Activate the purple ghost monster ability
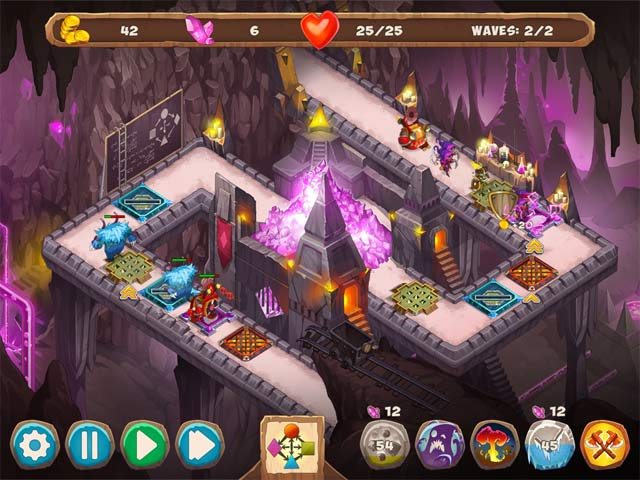 click(439, 444)
